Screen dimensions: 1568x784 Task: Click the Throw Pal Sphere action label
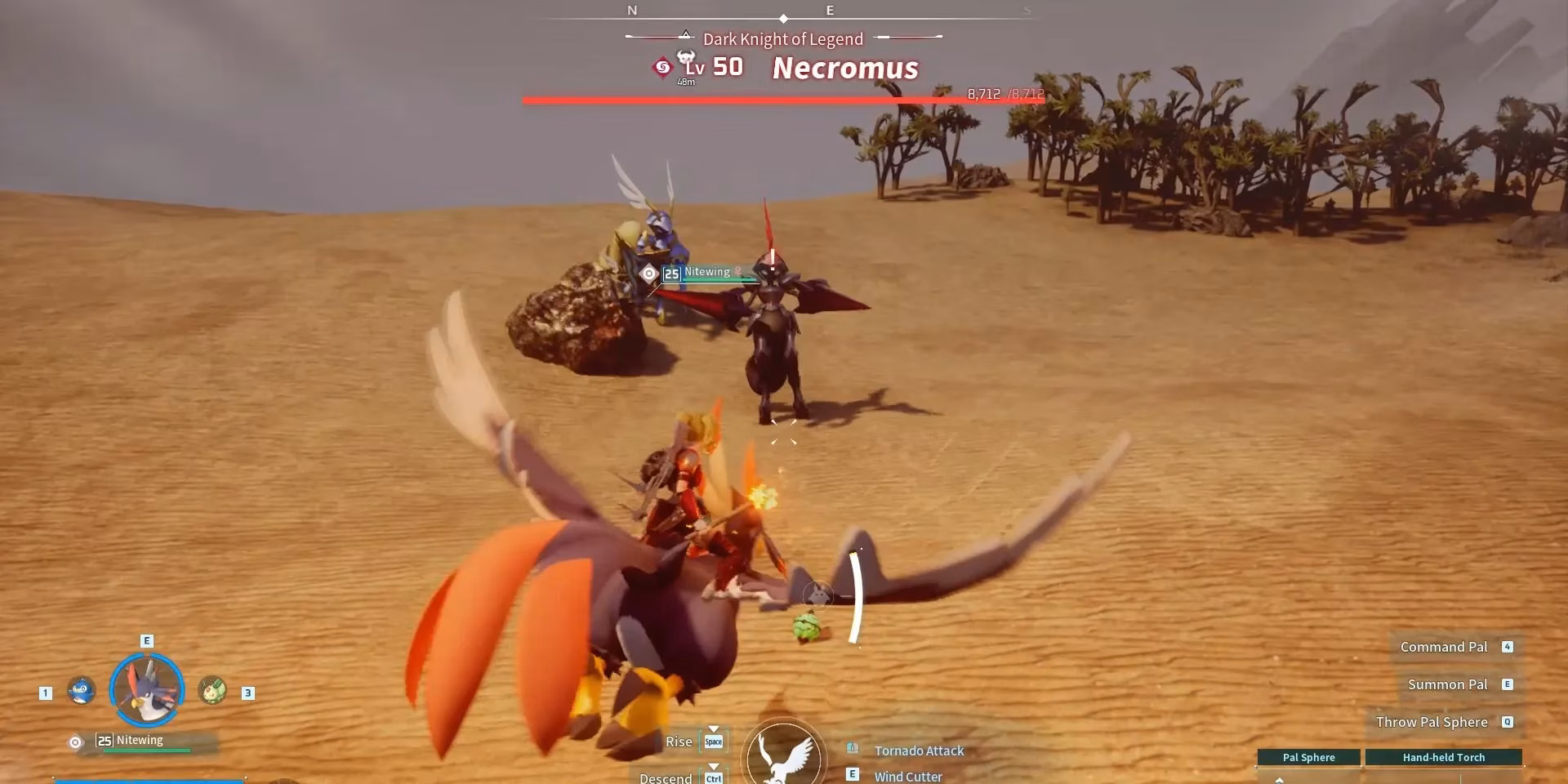click(1432, 722)
